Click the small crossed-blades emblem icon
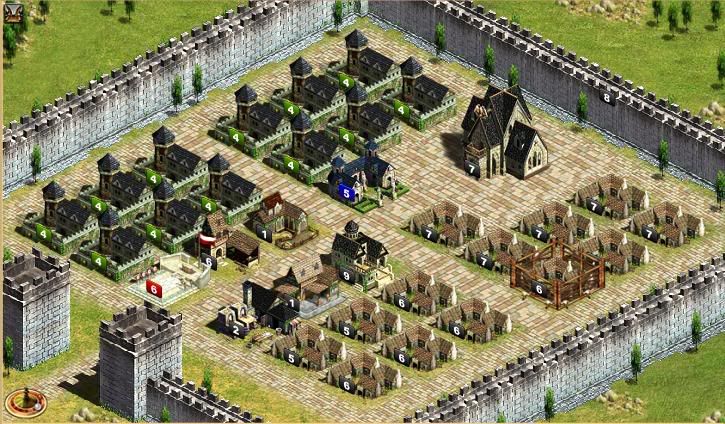Screen dimensions: 725x424 coord(14,12)
